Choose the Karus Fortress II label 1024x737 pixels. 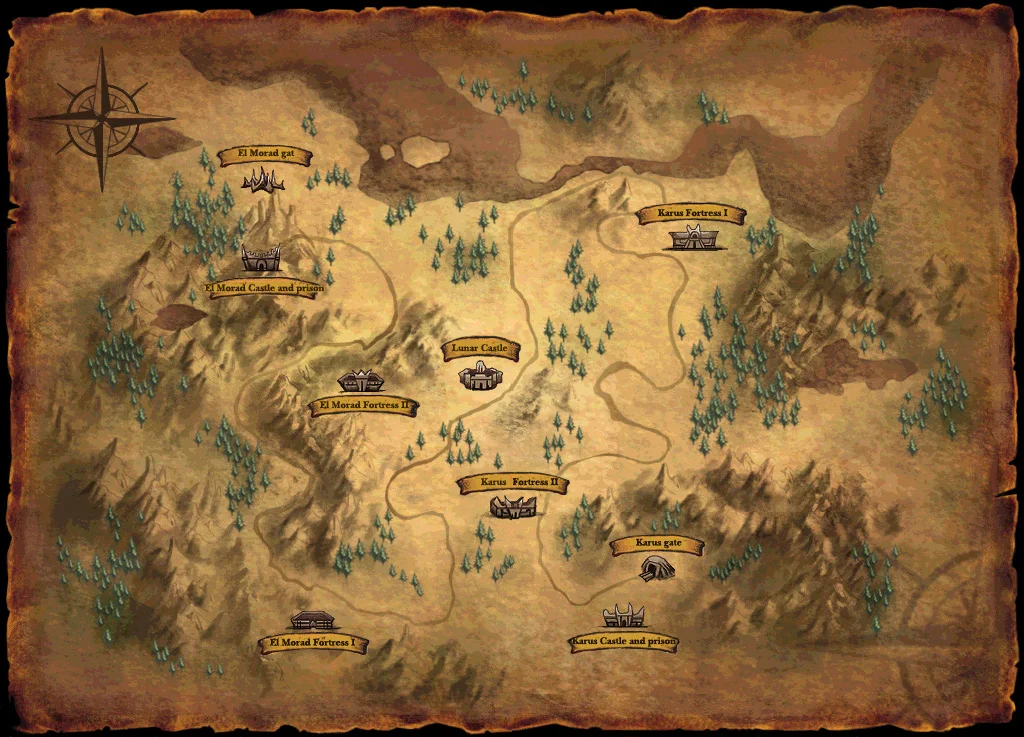pos(513,483)
